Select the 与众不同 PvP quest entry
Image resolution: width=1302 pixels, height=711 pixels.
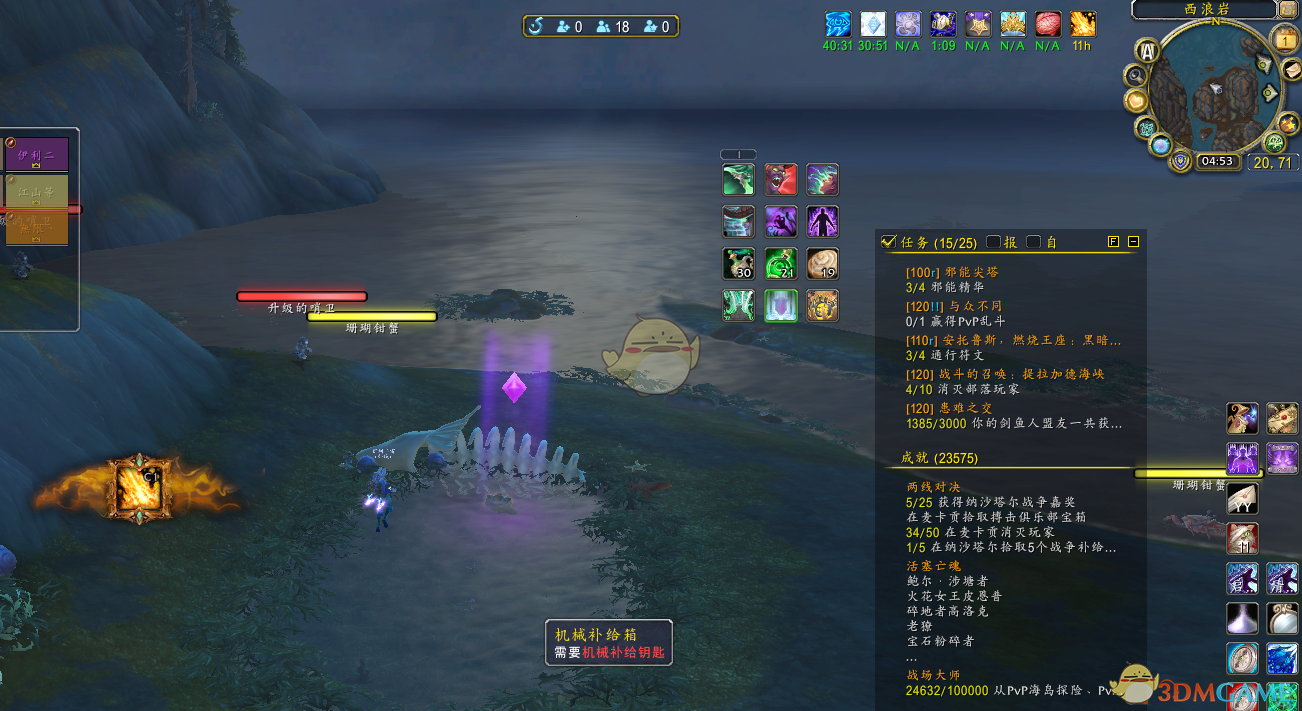[954, 306]
